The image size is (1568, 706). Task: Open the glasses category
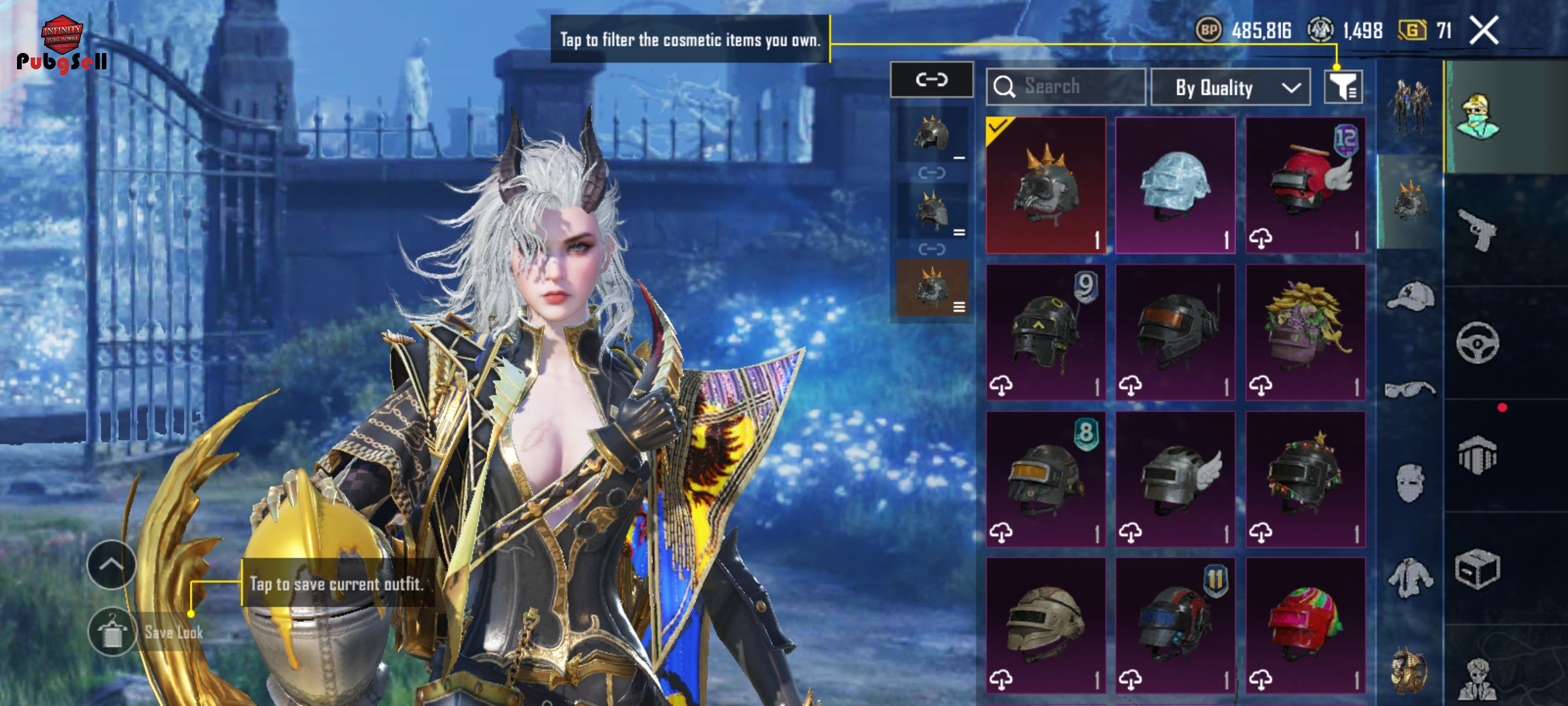click(x=1410, y=390)
